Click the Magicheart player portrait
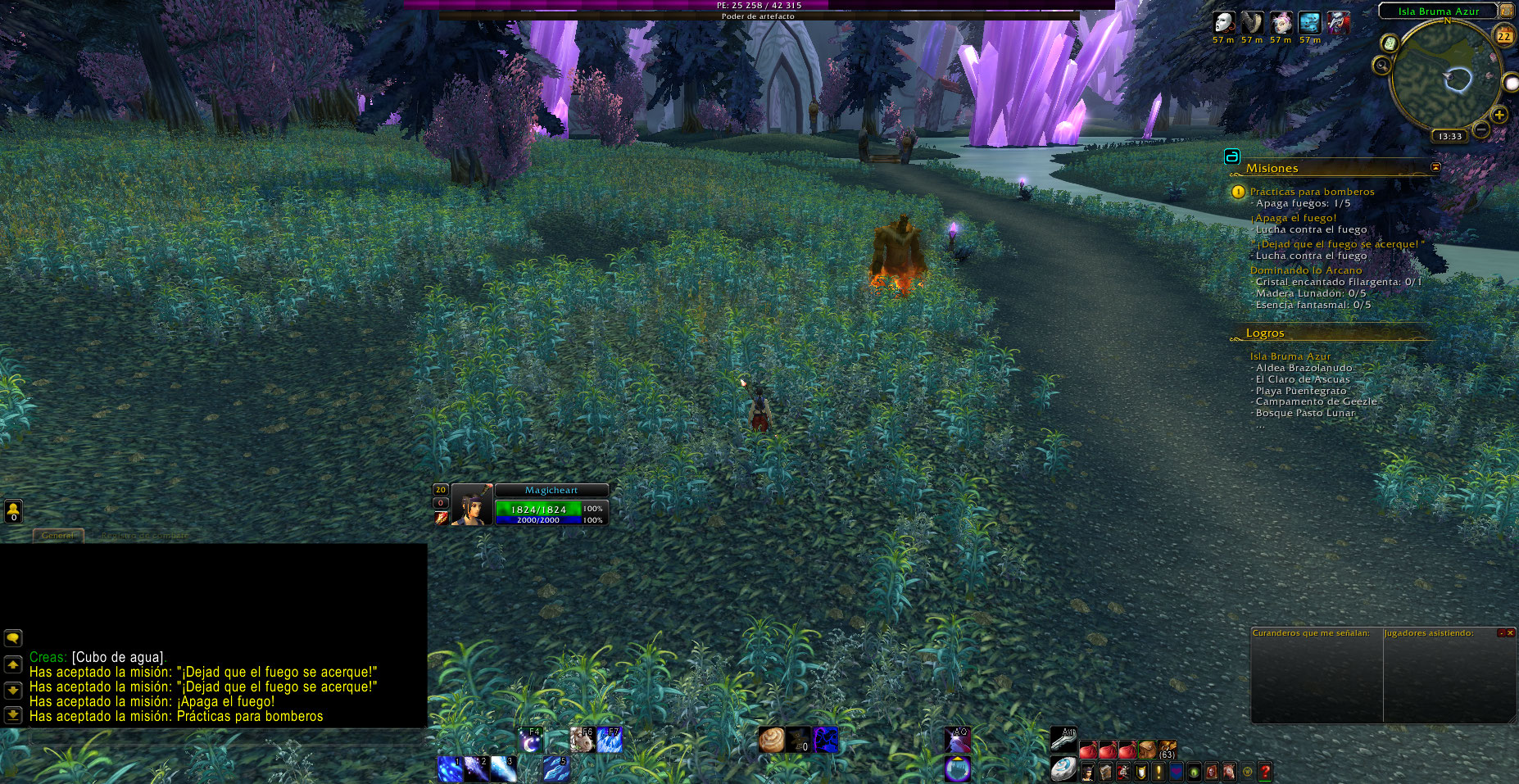1519x784 pixels. pyautogui.click(x=472, y=505)
